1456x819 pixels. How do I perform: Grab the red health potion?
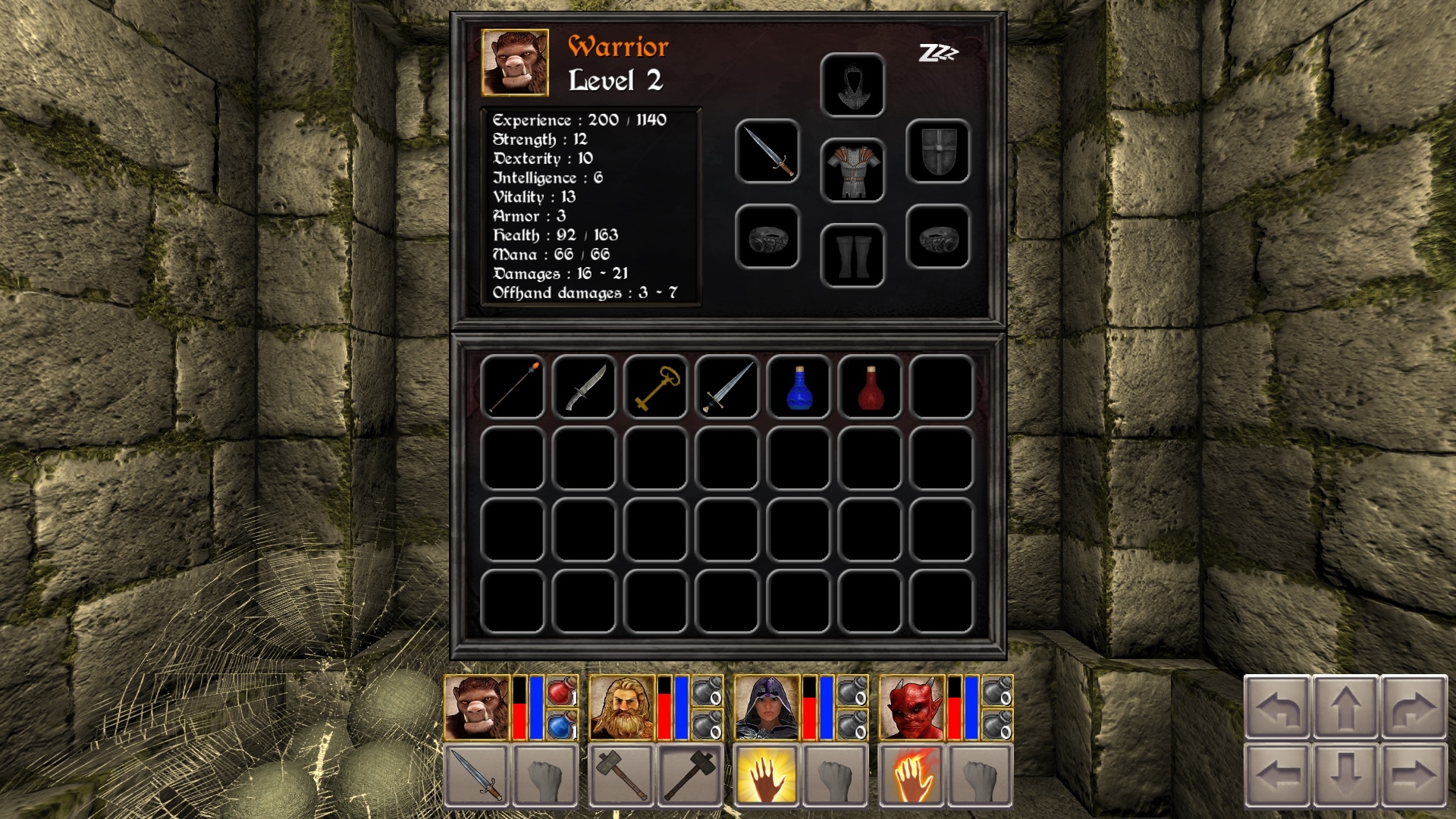click(x=871, y=388)
